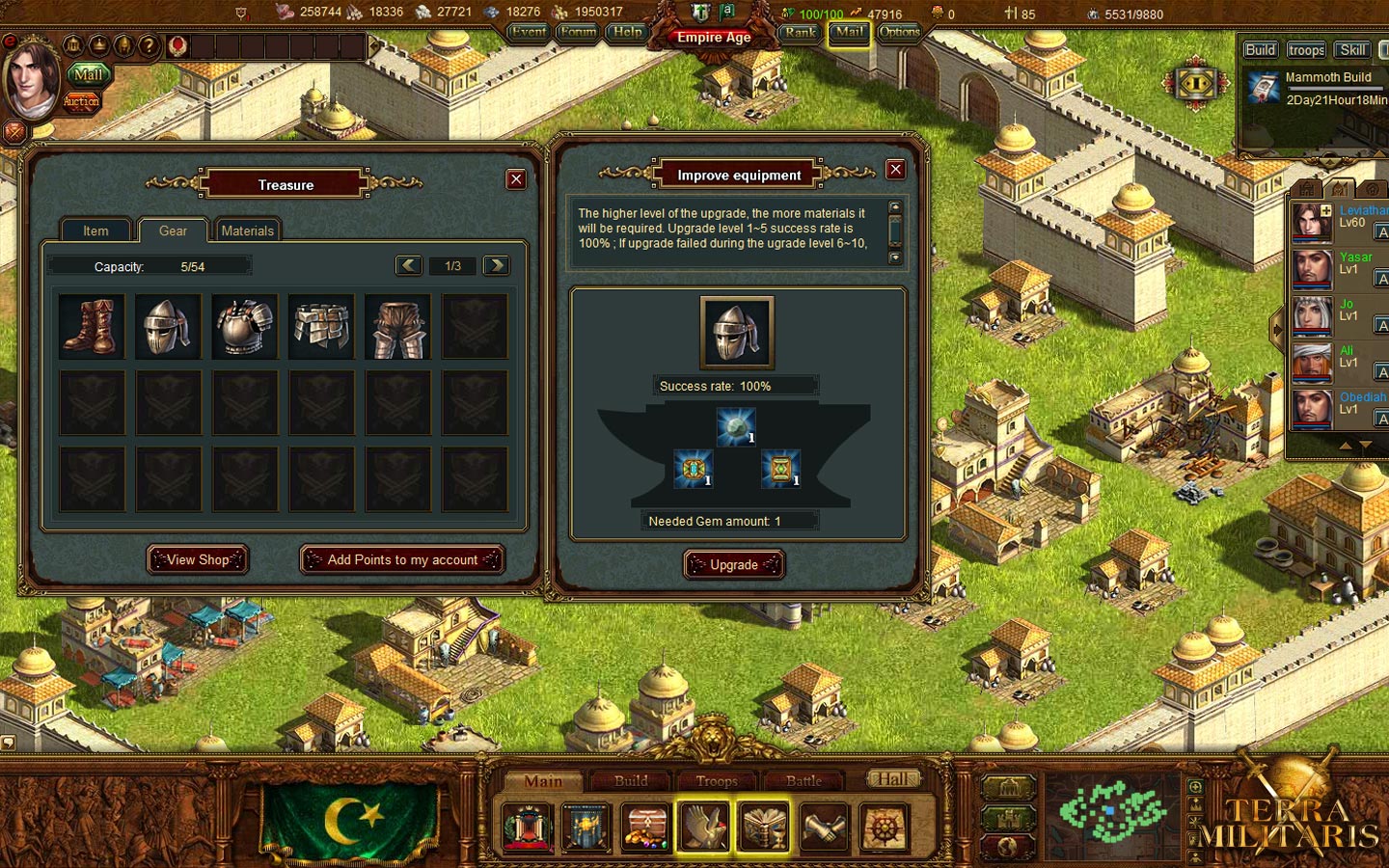
Task: Select the leg armor pants slot
Action: point(398,327)
